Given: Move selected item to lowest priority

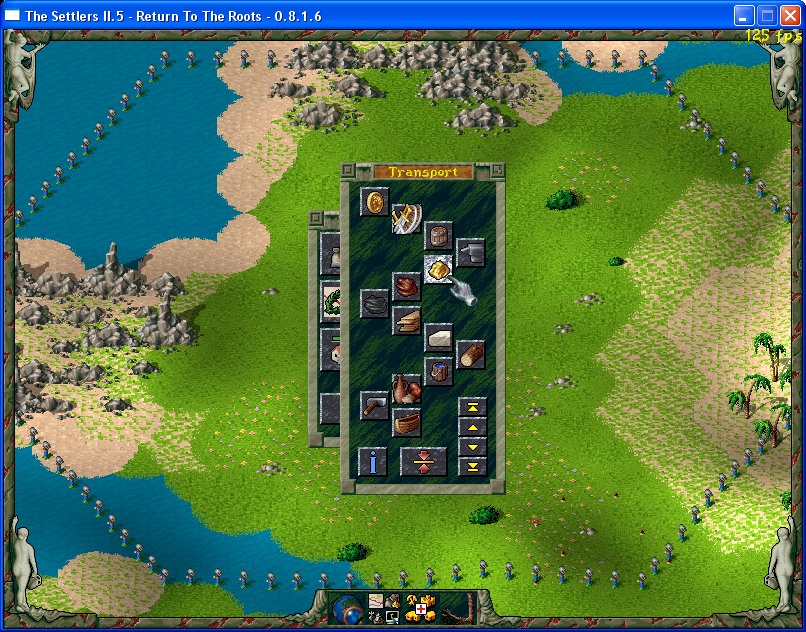Looking at the screenshot, I should tap(471, 466).
